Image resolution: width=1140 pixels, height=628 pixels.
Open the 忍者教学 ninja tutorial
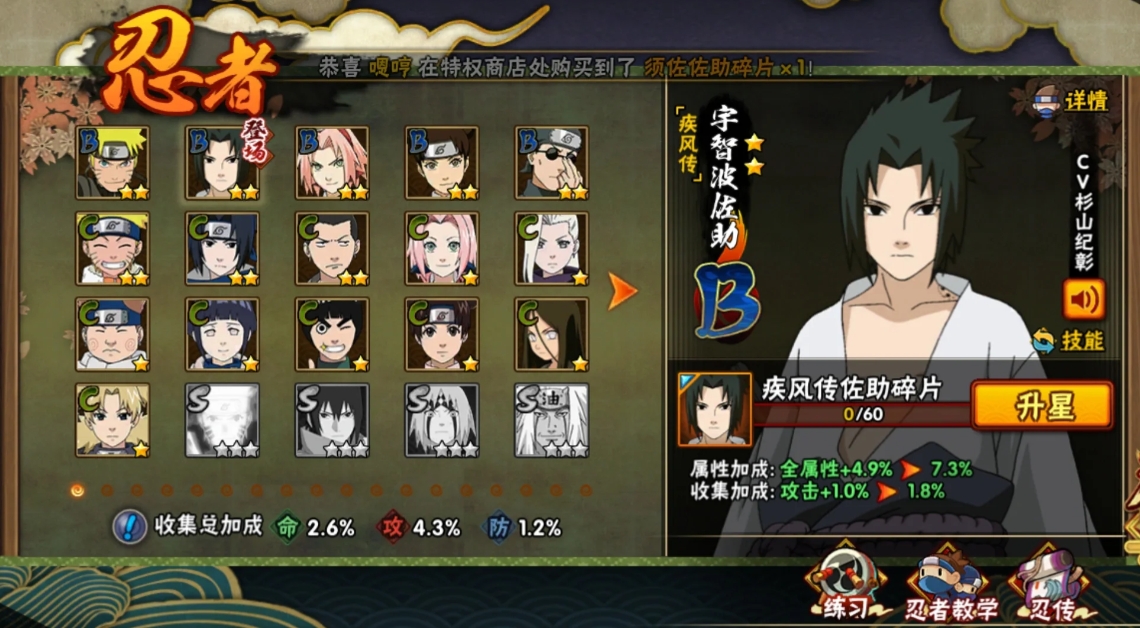point(950,588)
